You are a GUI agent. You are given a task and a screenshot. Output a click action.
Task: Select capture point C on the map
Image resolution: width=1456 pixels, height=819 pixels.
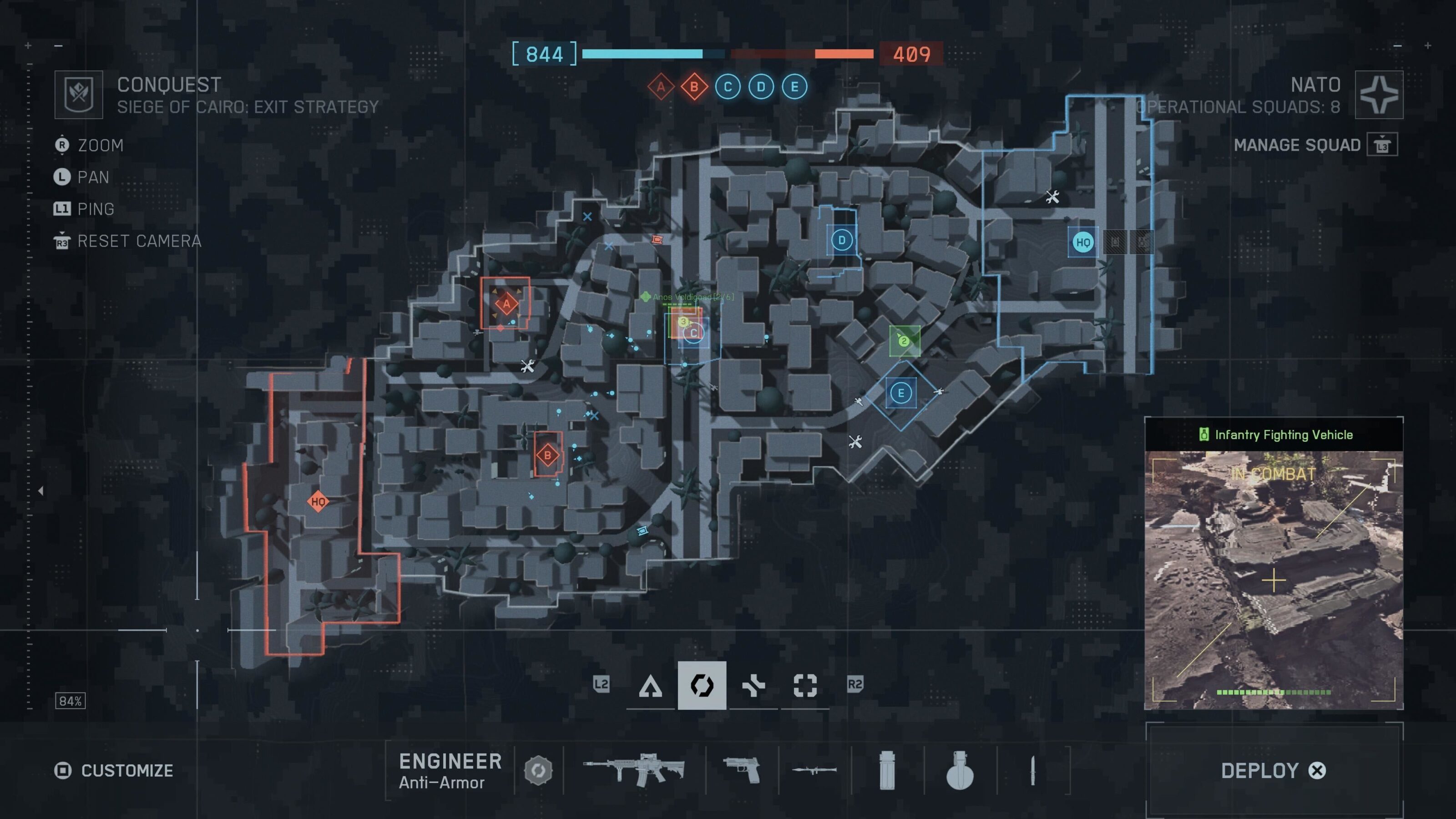click(693, 333)
